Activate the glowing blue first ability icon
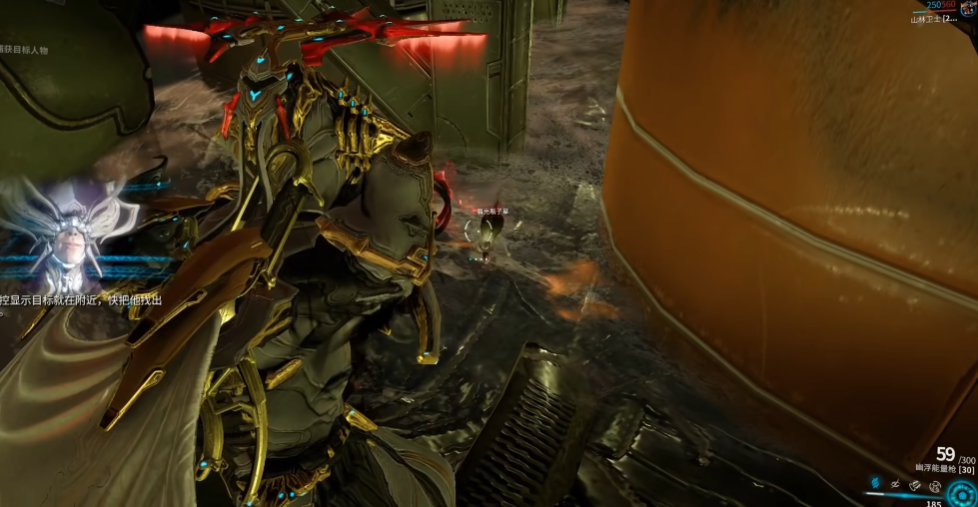This screenshot has height=507, width=978. pos(873,484)
